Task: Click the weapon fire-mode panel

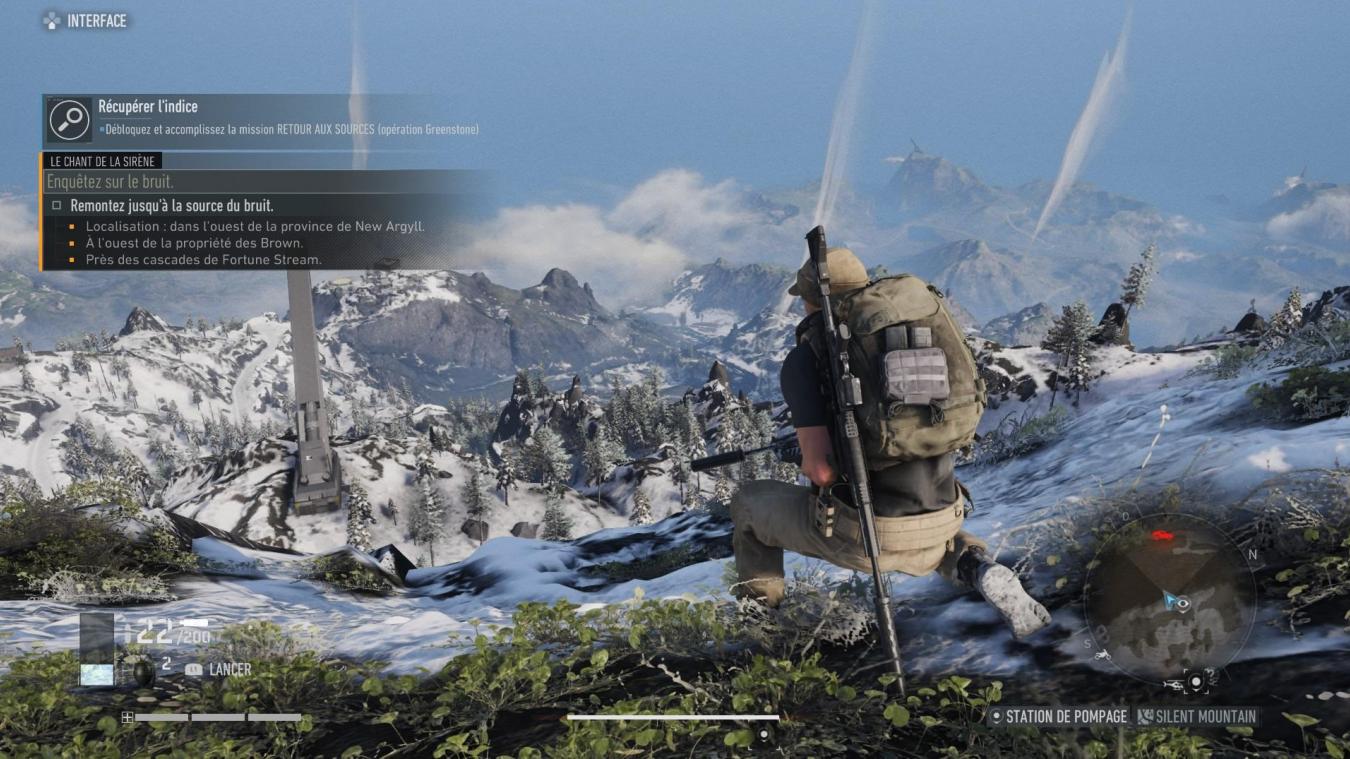Action: [x=97, y=648]
